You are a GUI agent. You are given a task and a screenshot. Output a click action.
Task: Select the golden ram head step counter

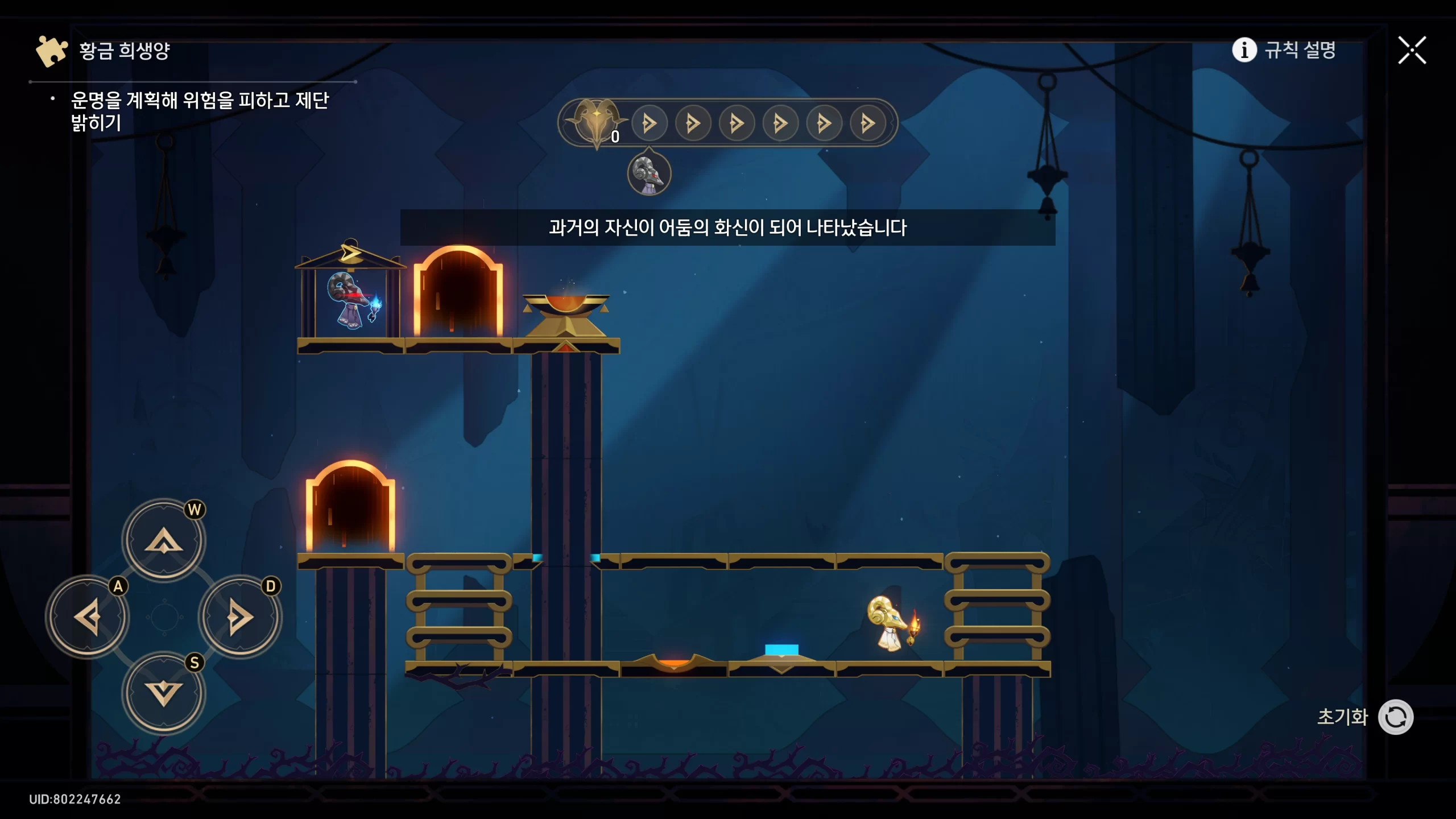(x=595, y=121)
